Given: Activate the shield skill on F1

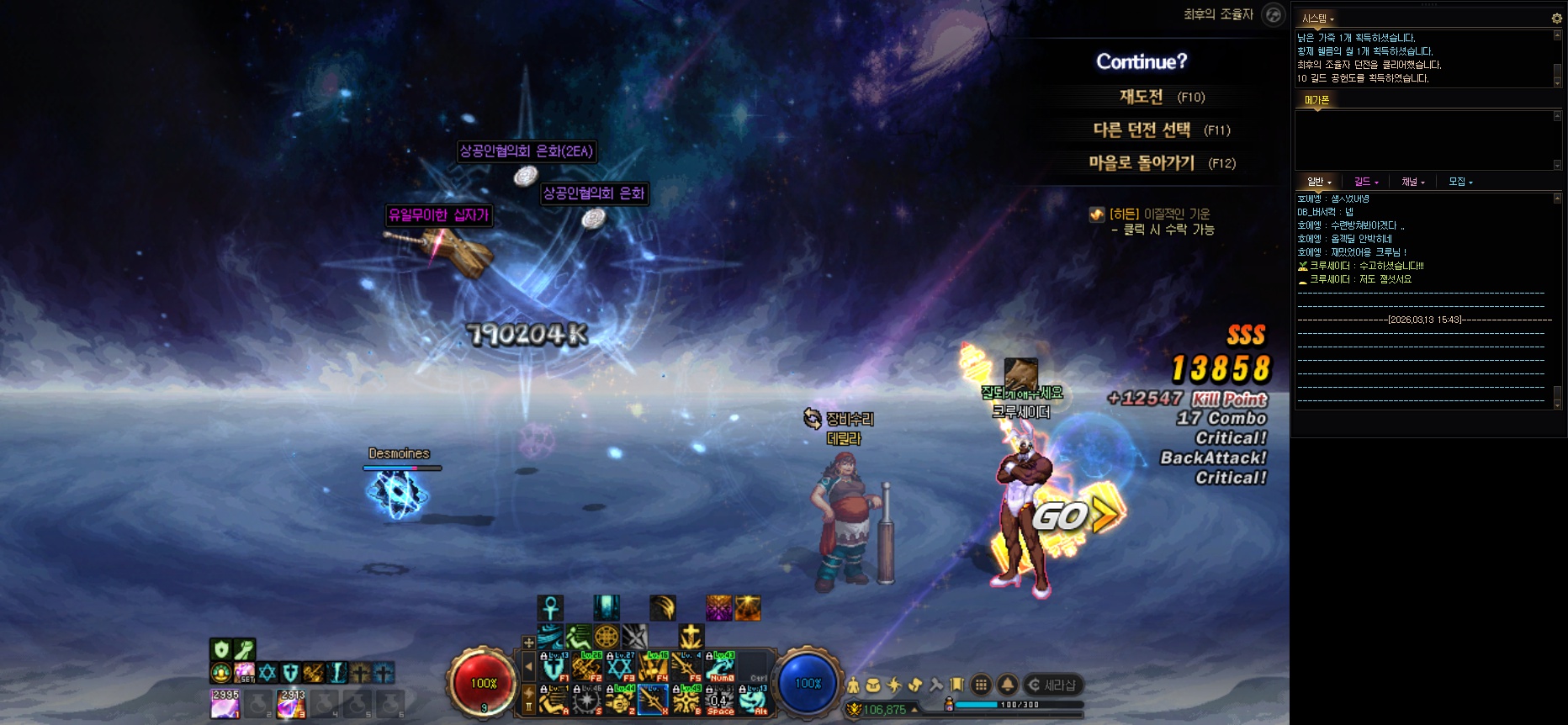Looking at the screenshot, I should coord(553,667).
